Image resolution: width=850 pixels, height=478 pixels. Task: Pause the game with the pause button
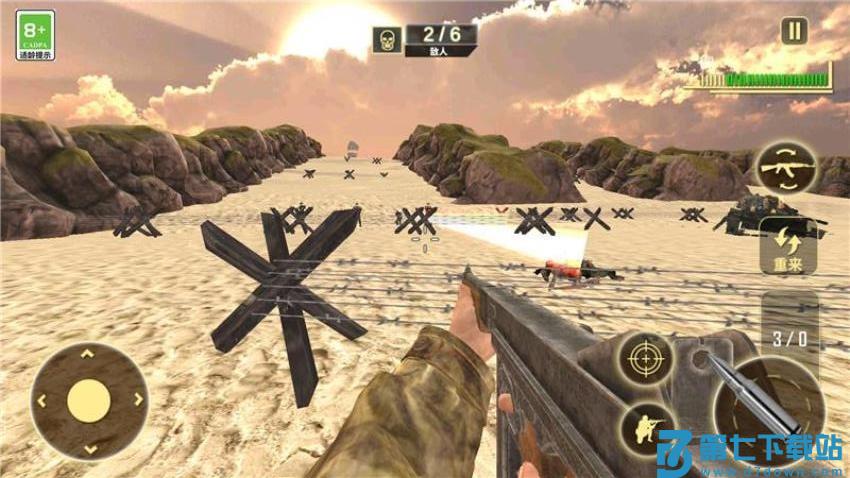(x=794, y=31)
